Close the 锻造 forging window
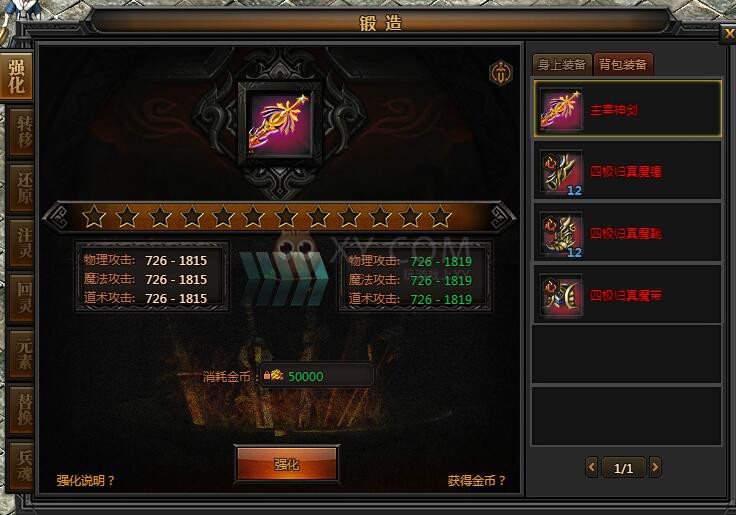Image resolution: width=736 pixels, height=515 pixels. click(728, 34)
